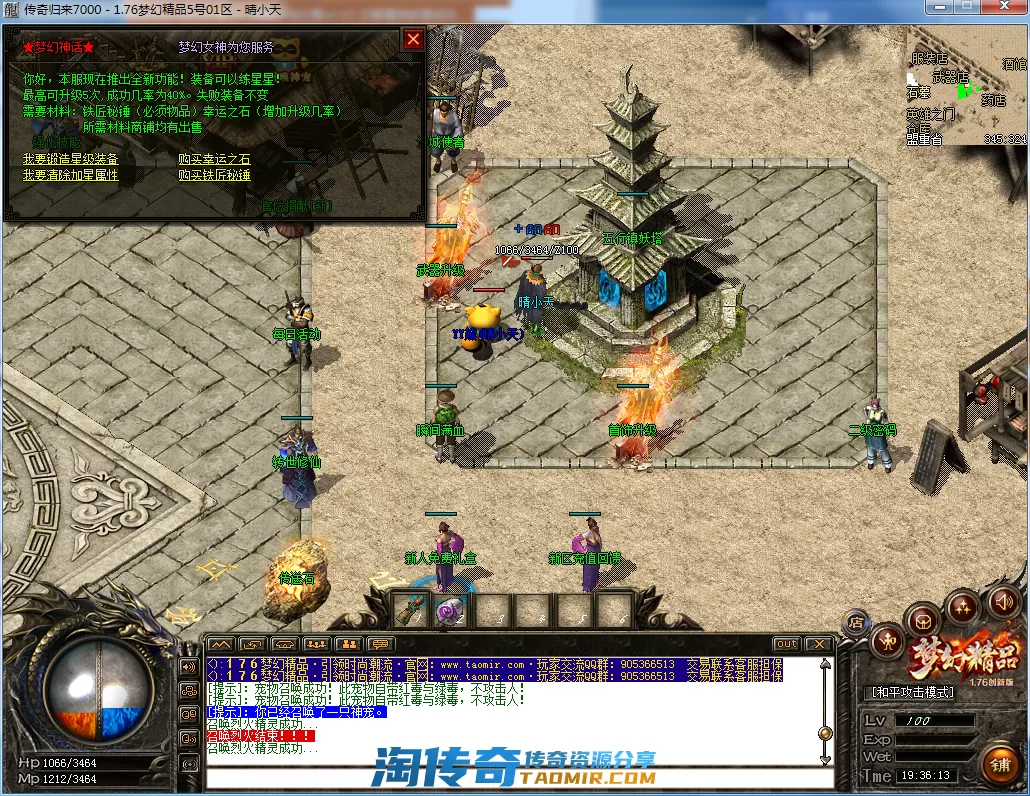This screenshot has height=796, width=1030.
Task: Use the purple scroll in belt slot 2
Action: pos(451,609)
